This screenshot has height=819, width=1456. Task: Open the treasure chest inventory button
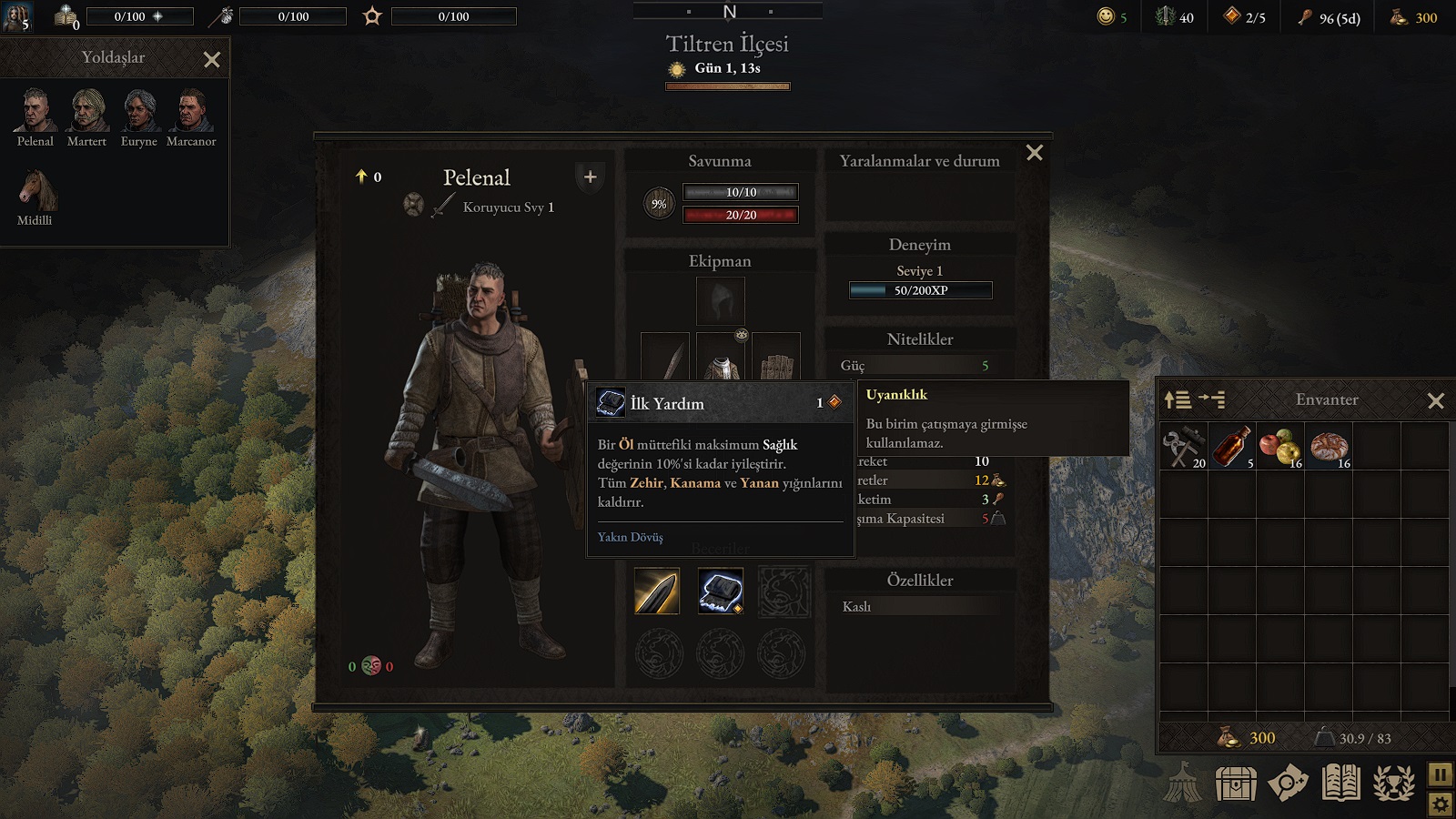(1236, 783)
